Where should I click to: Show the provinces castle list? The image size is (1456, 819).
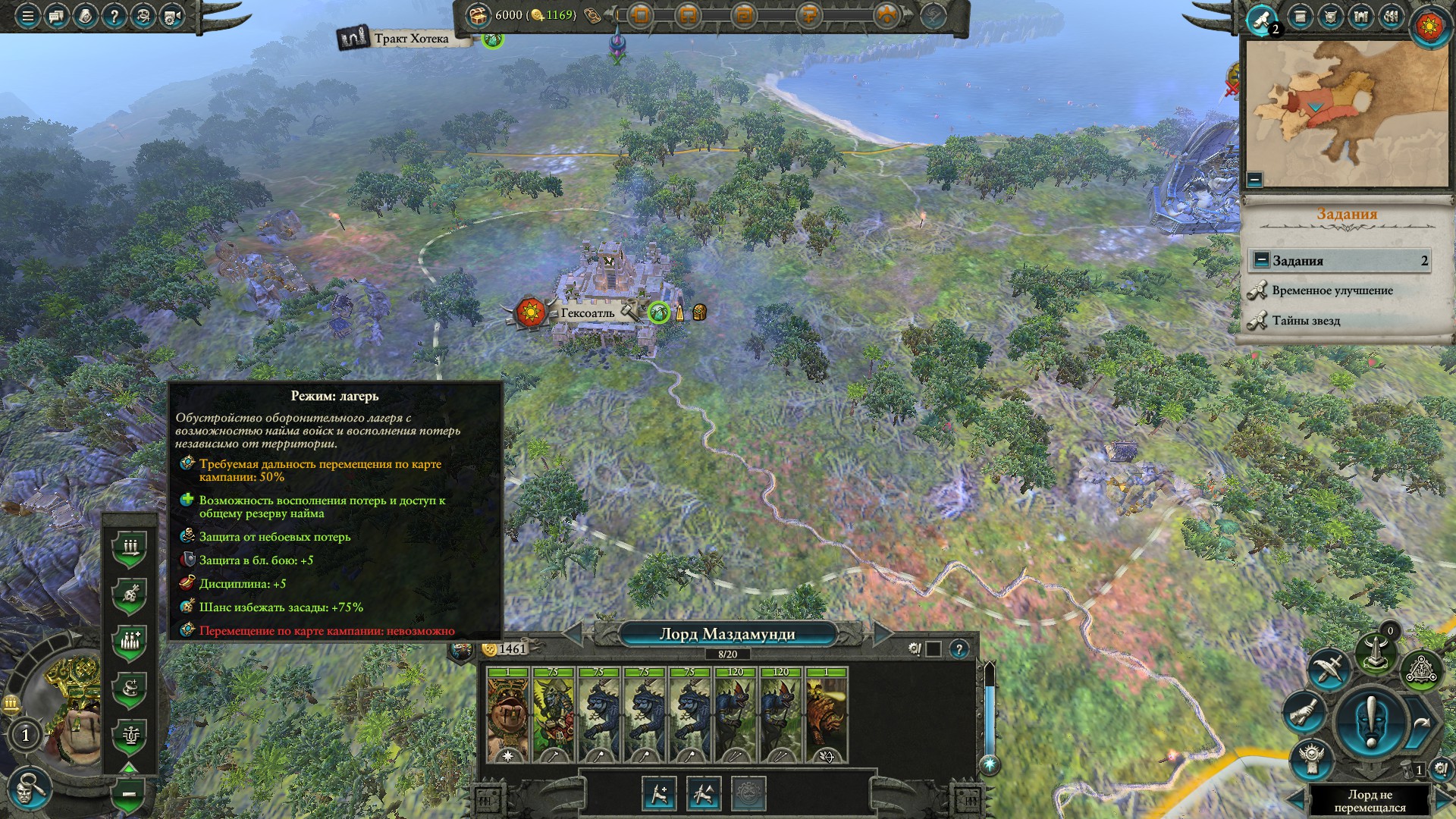click(1360, 17)
